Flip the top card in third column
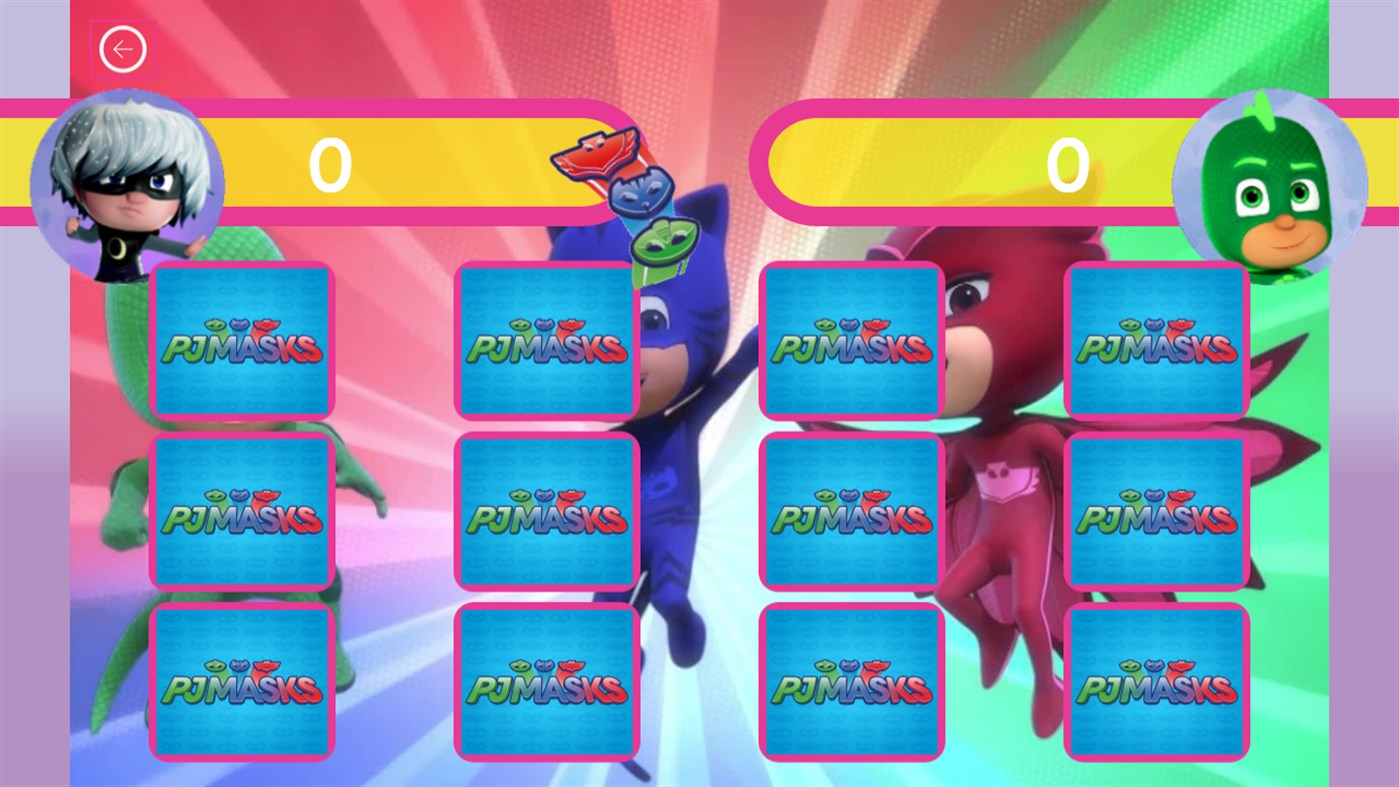This screenshot has height=787, width=1399. pos(851,340)
